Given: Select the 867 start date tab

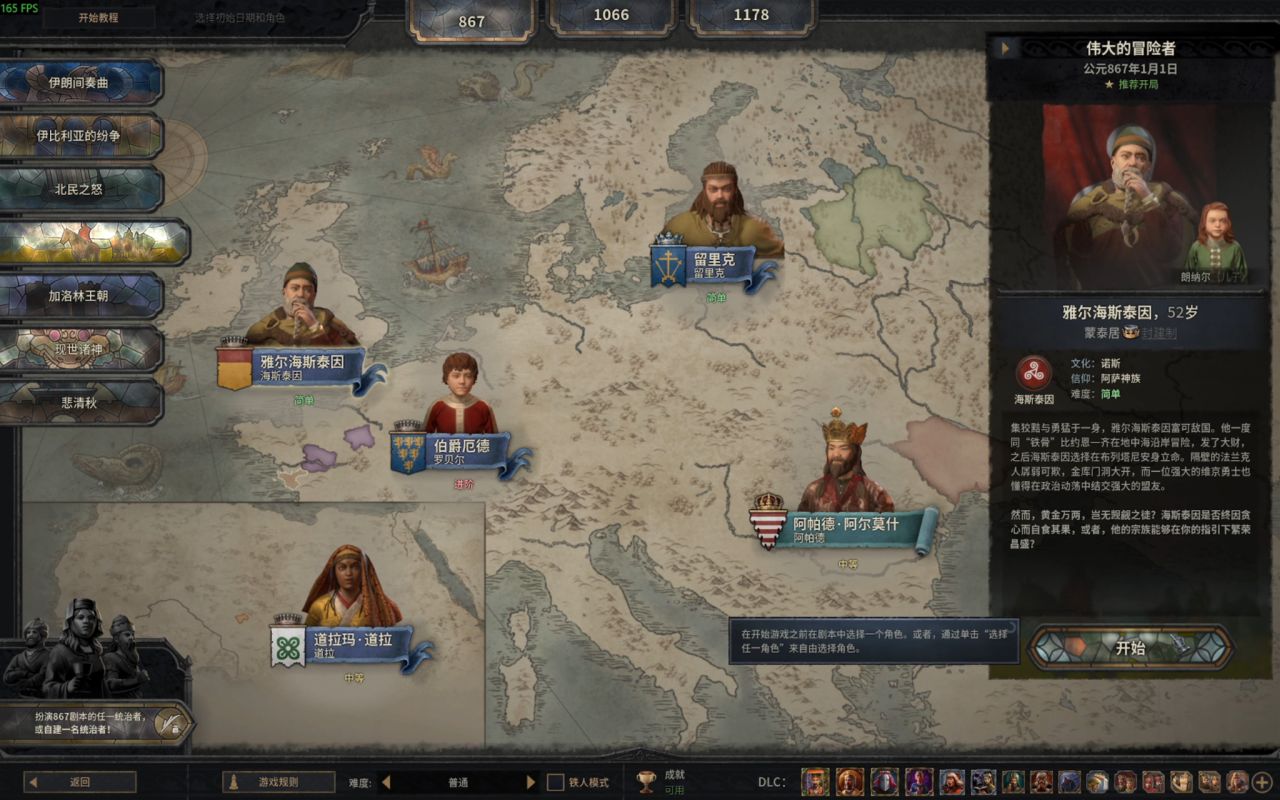Looking at the screenshot, I should [x=471, y=20].
